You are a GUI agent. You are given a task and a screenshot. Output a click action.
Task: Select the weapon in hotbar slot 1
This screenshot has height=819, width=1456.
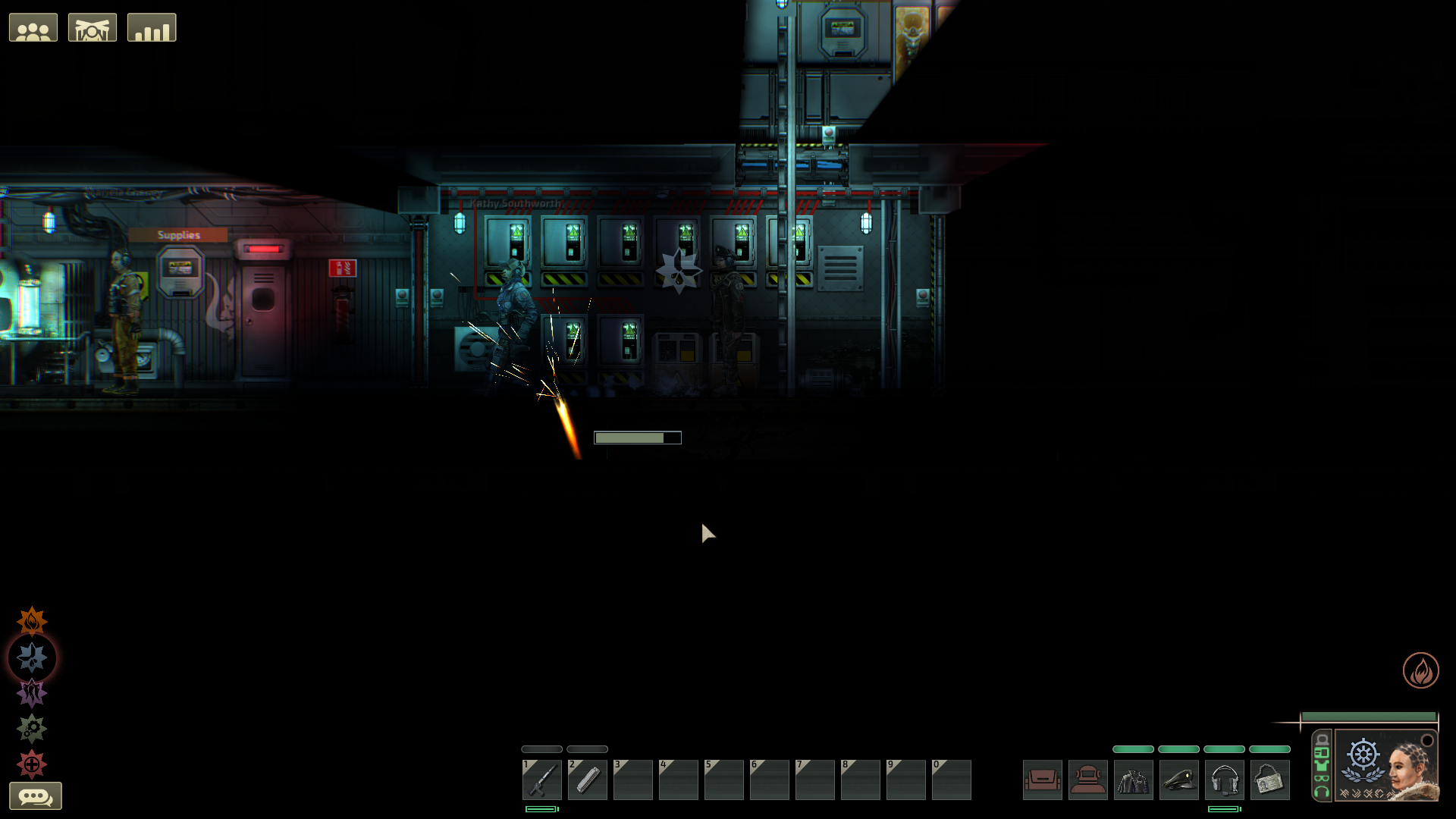coord(542,780)
